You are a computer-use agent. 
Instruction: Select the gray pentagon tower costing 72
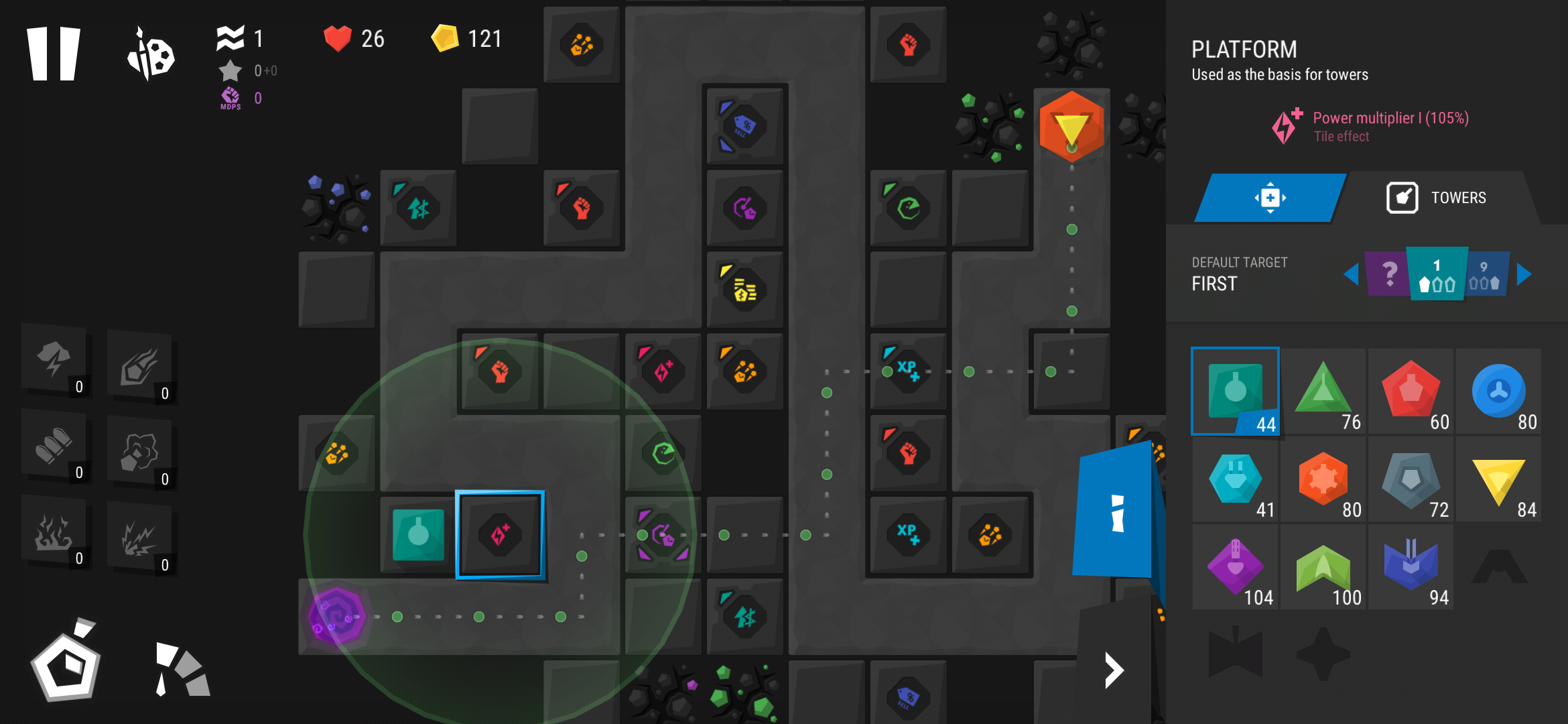pos(1411,479)
